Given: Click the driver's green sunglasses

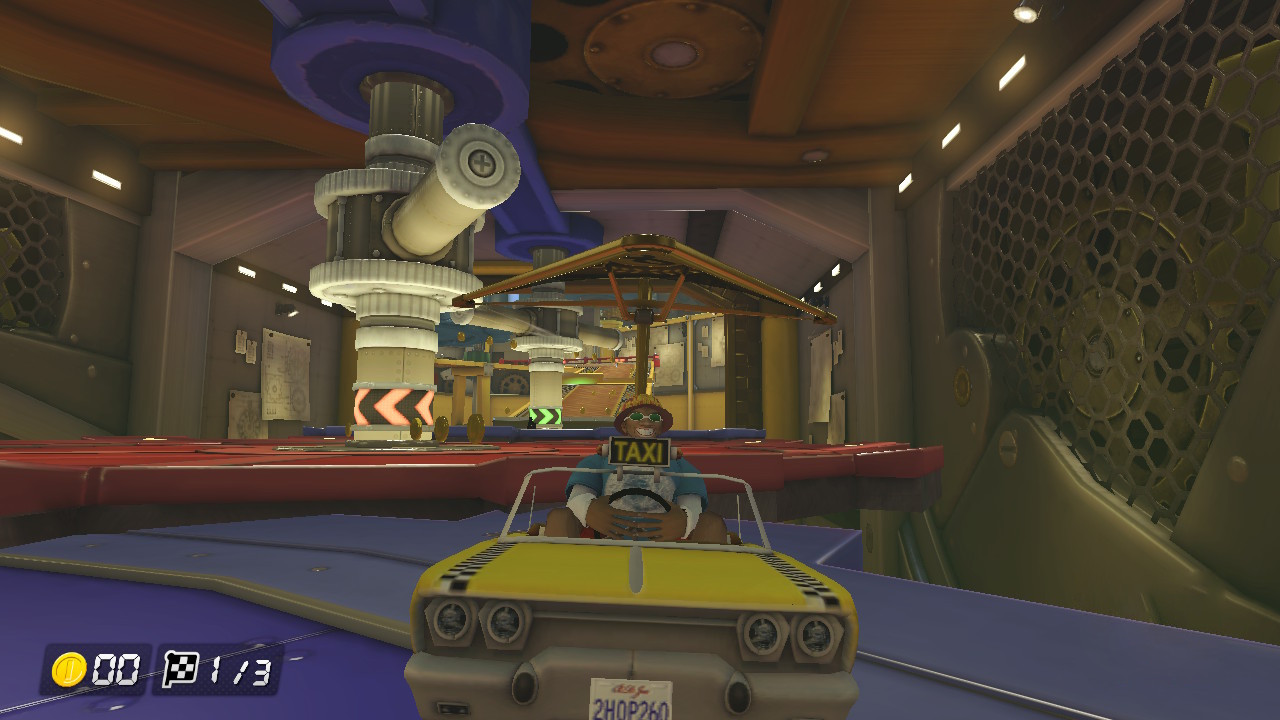Looking at the screenshot, I should click(x=646, y=417).
